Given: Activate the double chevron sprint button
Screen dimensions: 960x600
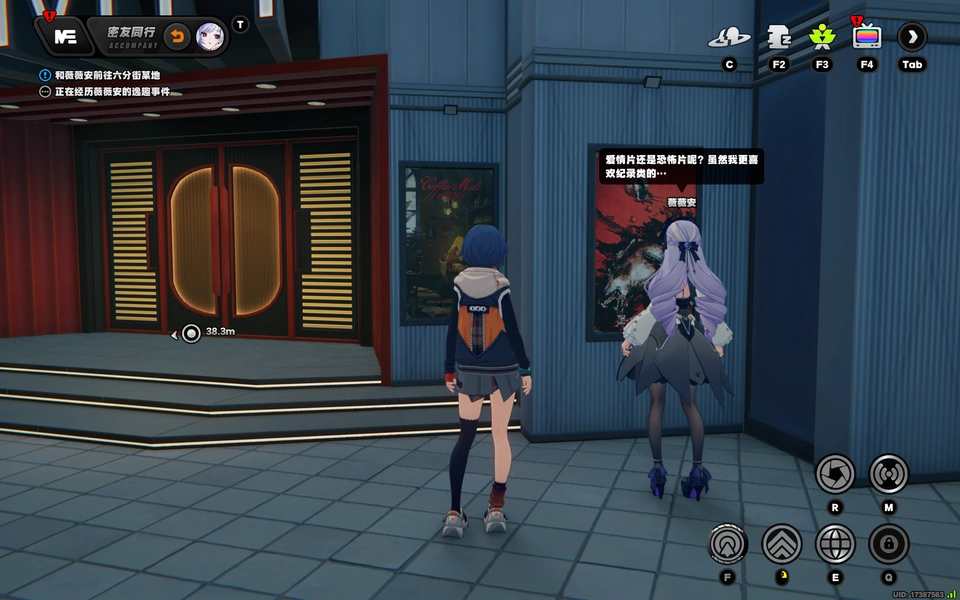Looking at the screenshot, I should pyautogui.click(x=781, y=544).
